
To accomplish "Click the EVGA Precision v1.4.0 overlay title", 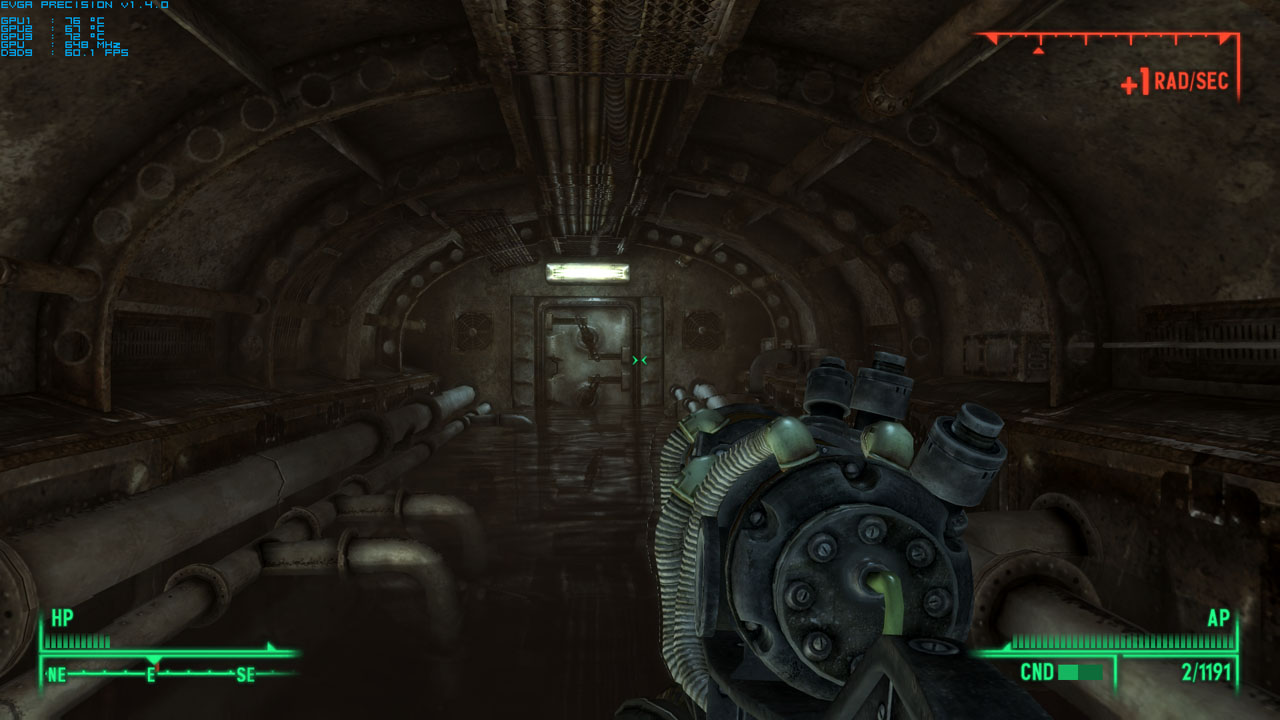I will click(85, 6).
